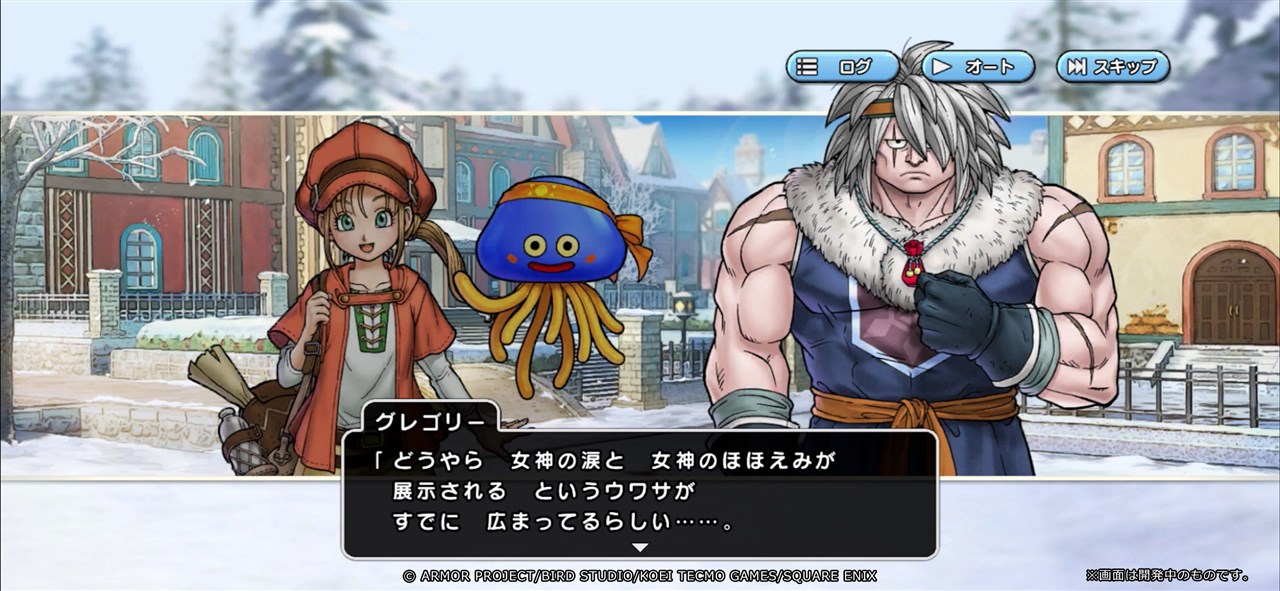Enable オート auto-advance mode
Image resolution: width=1280 pixels, height=591 pixels.
(x=977, y=67)
